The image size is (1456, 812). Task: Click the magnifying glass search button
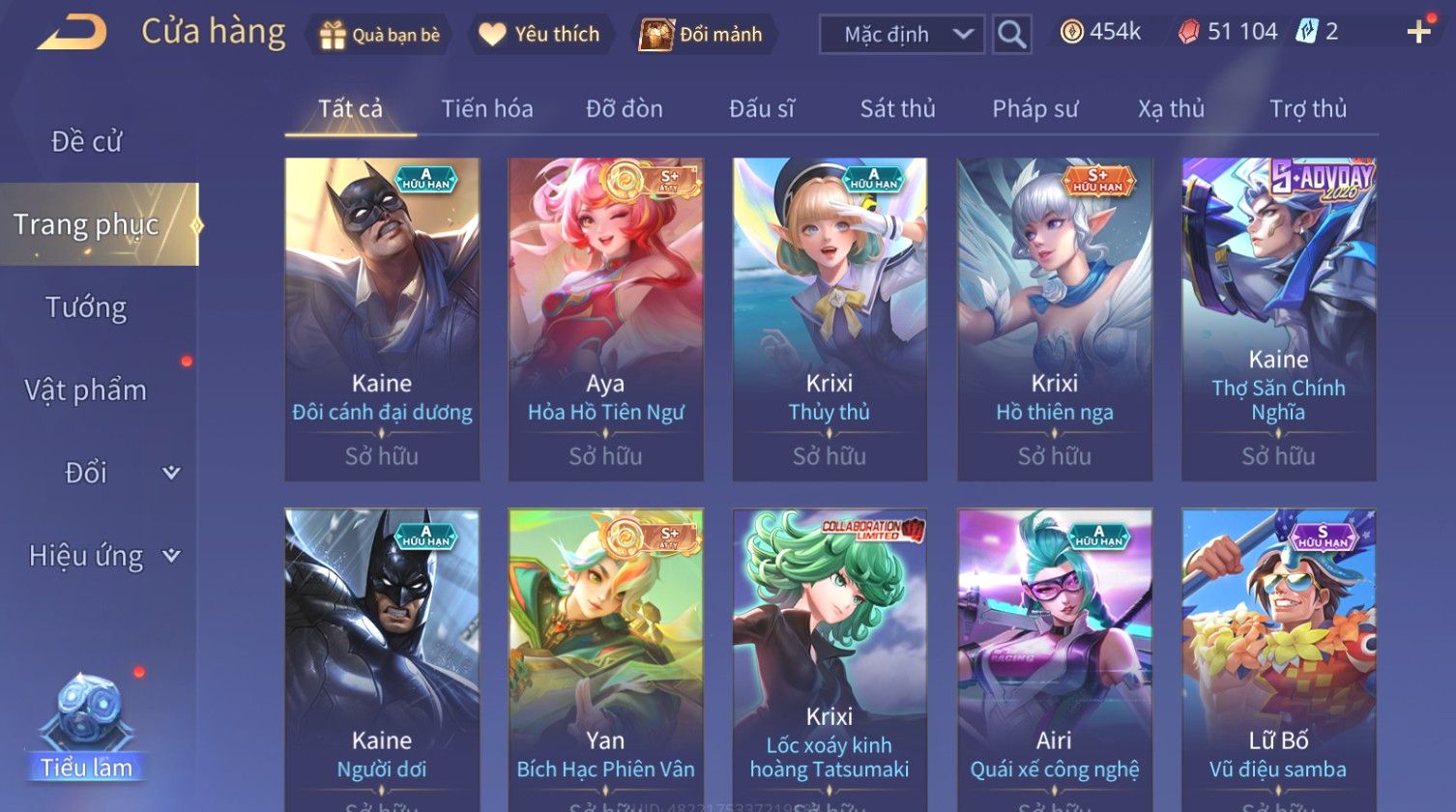tap(1011, 35)
